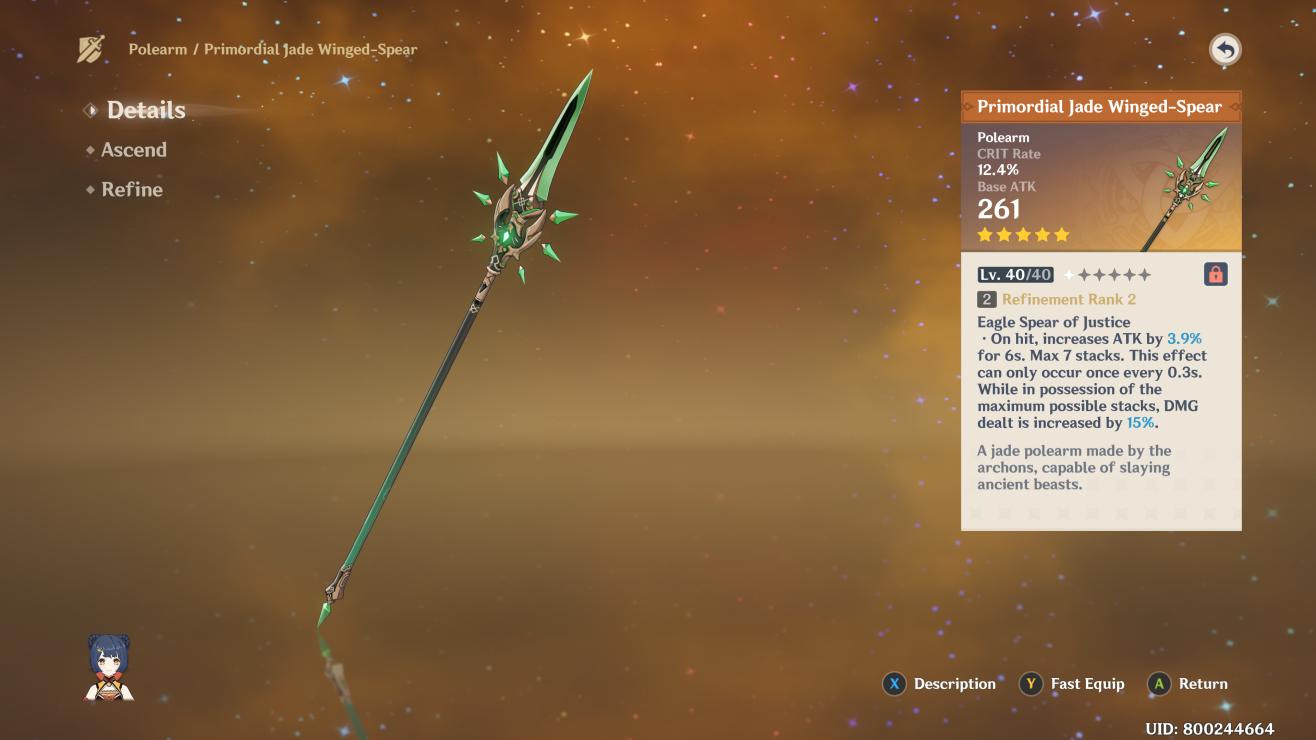
Task: Open the Ascend tab
Action: (133, 150)
